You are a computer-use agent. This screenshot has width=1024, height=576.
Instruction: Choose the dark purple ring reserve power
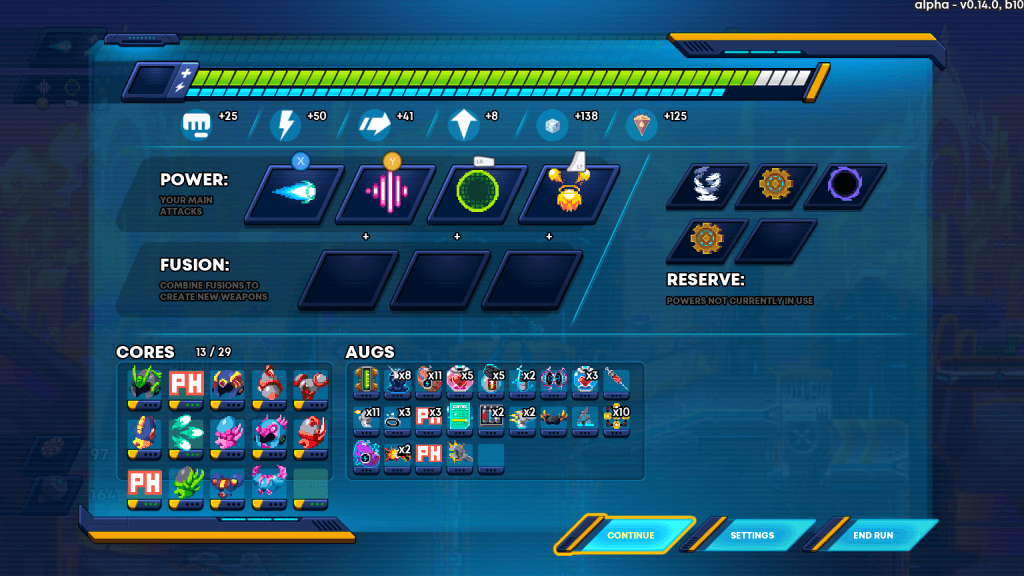(x=844, y=185)
